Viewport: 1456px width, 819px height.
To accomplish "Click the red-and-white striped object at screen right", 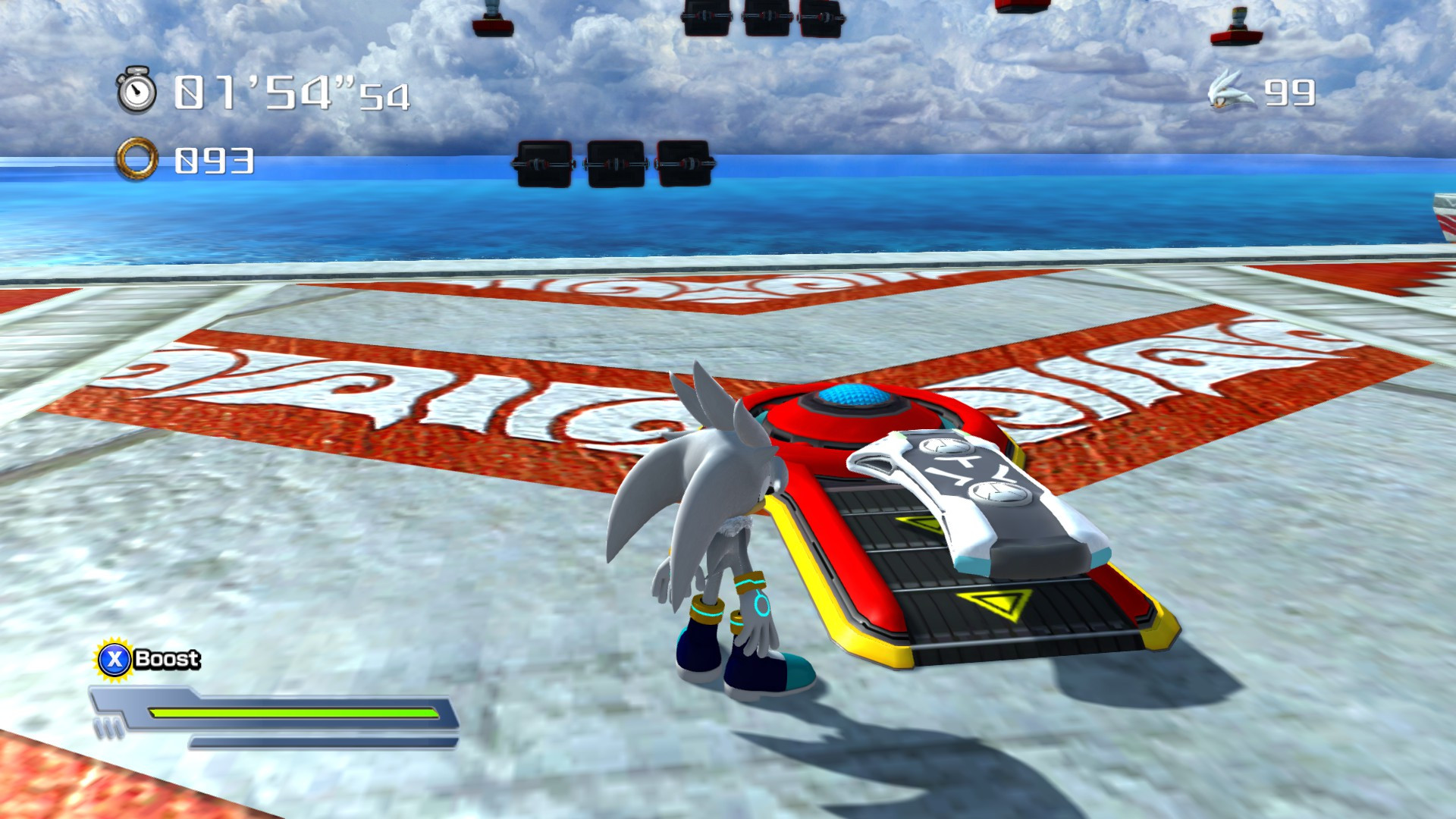I will tap(1445, 220).
